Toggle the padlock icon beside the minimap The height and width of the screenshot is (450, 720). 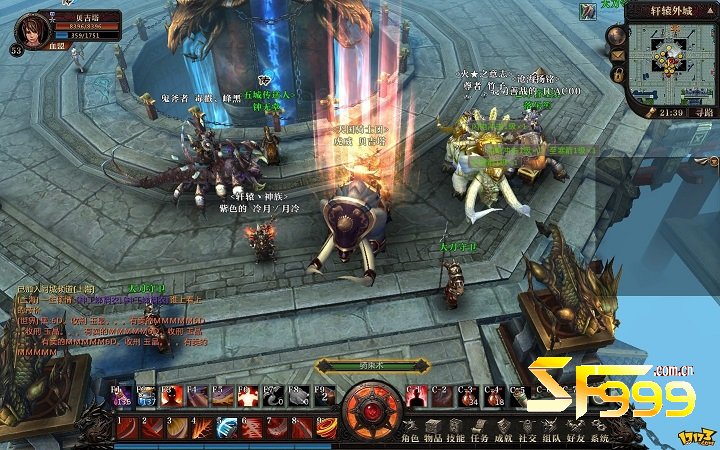(x=617, y=74)
